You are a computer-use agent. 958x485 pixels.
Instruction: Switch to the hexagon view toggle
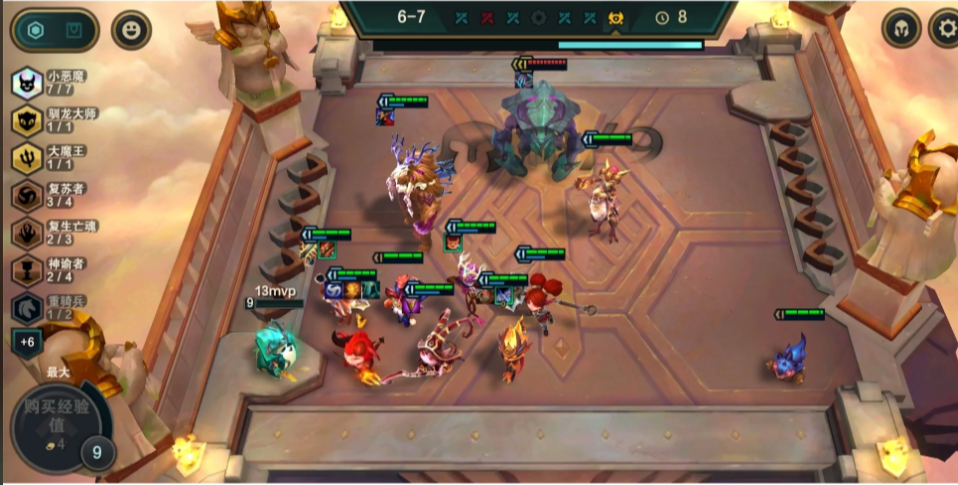[36, 30]
